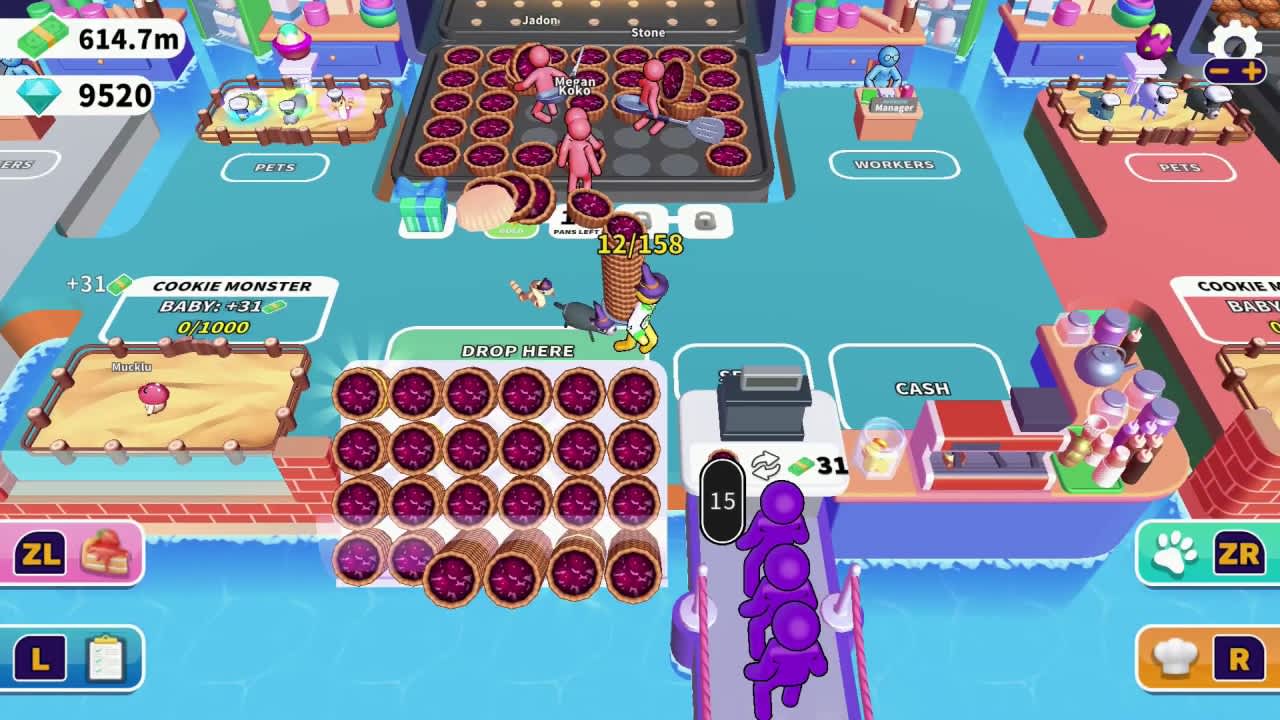
Task: Zoom in with the plus control
Action: click(1250, 71)
